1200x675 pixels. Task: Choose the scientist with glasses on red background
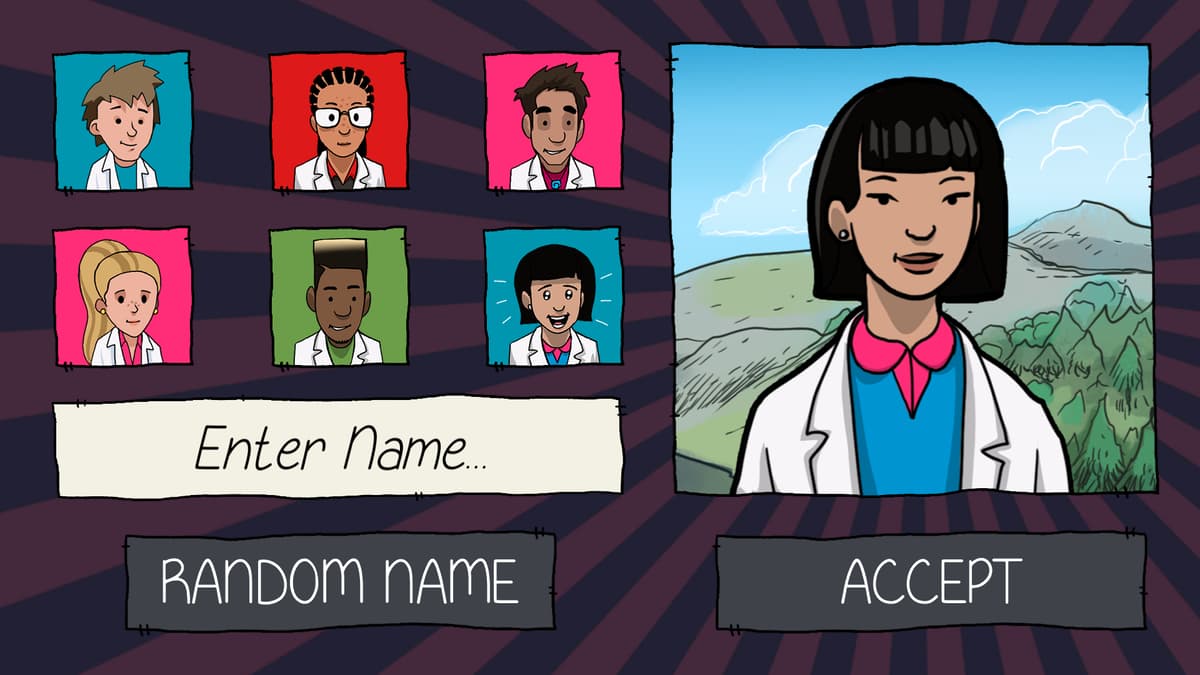tap(339, 121)
